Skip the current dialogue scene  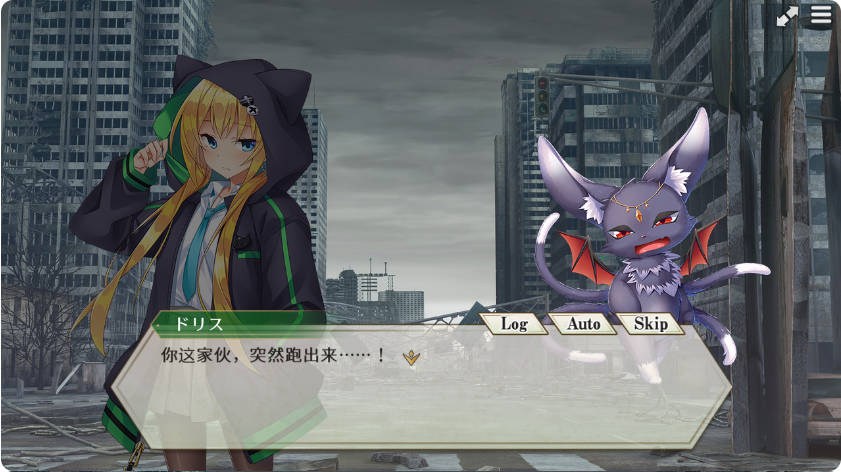(x=650, y=324)
